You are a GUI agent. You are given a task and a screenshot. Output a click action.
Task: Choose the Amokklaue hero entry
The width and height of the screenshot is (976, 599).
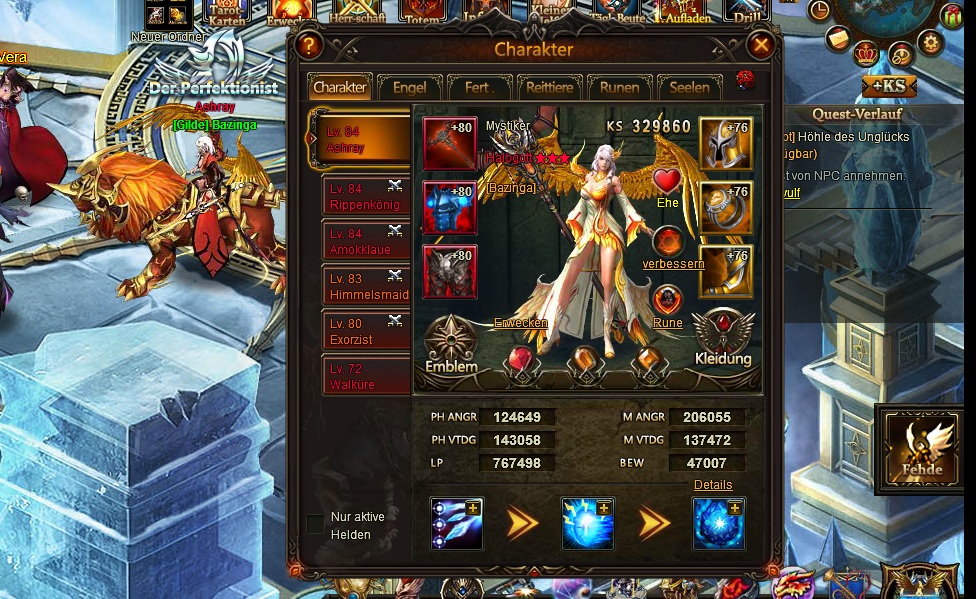(364, 242)
